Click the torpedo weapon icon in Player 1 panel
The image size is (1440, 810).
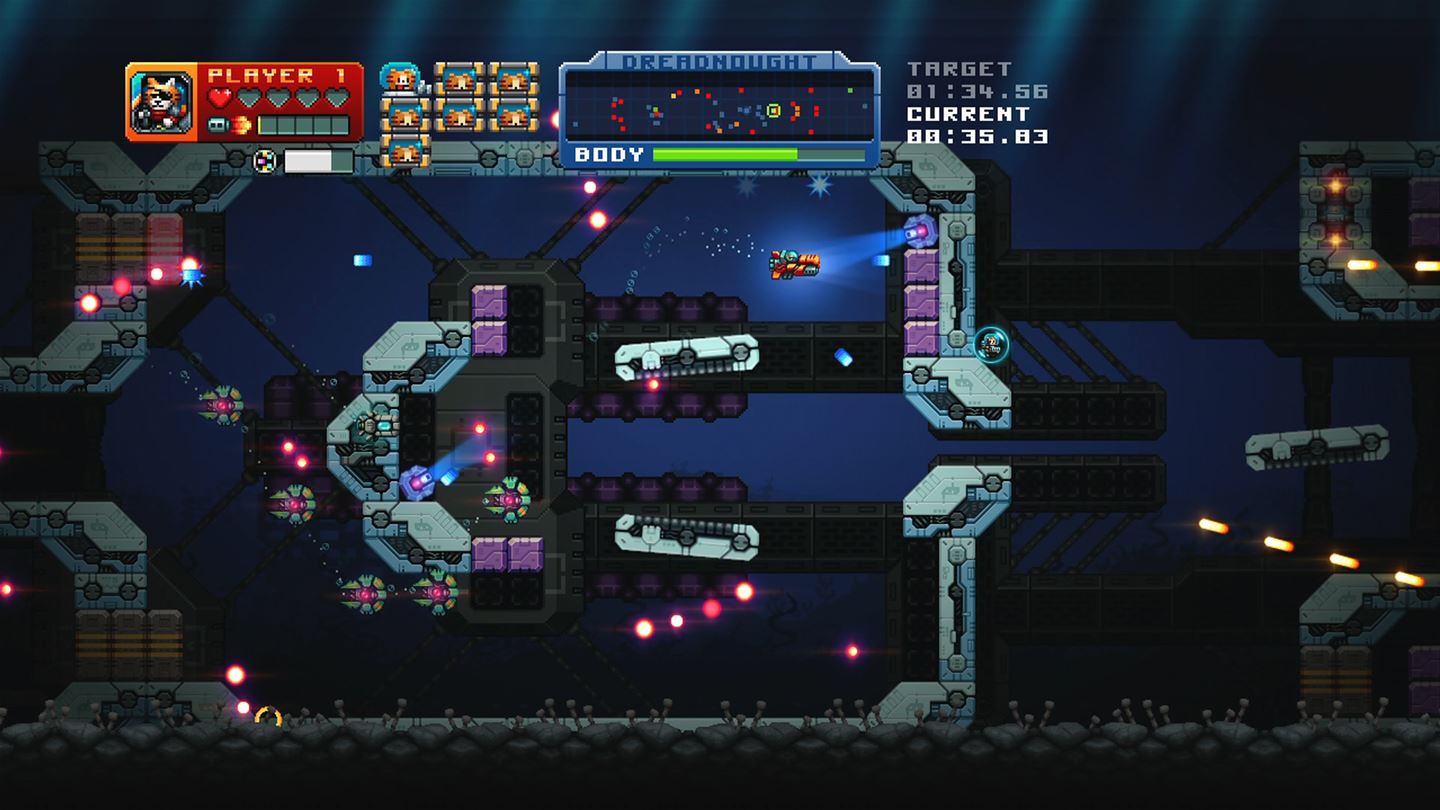pyautogui.click(x=218, y=124)
